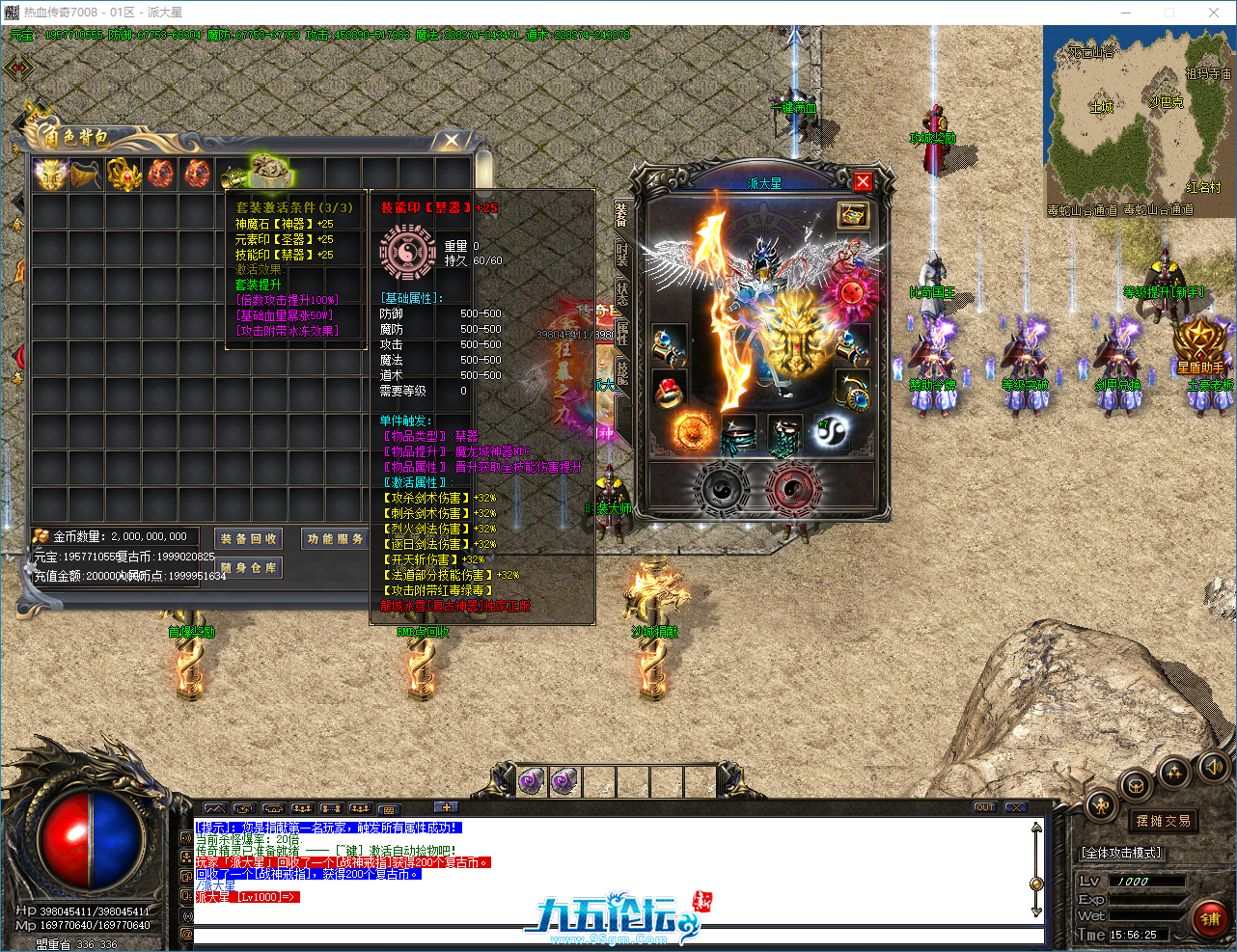Open the 属性 attributes tab

pos(622,333)
